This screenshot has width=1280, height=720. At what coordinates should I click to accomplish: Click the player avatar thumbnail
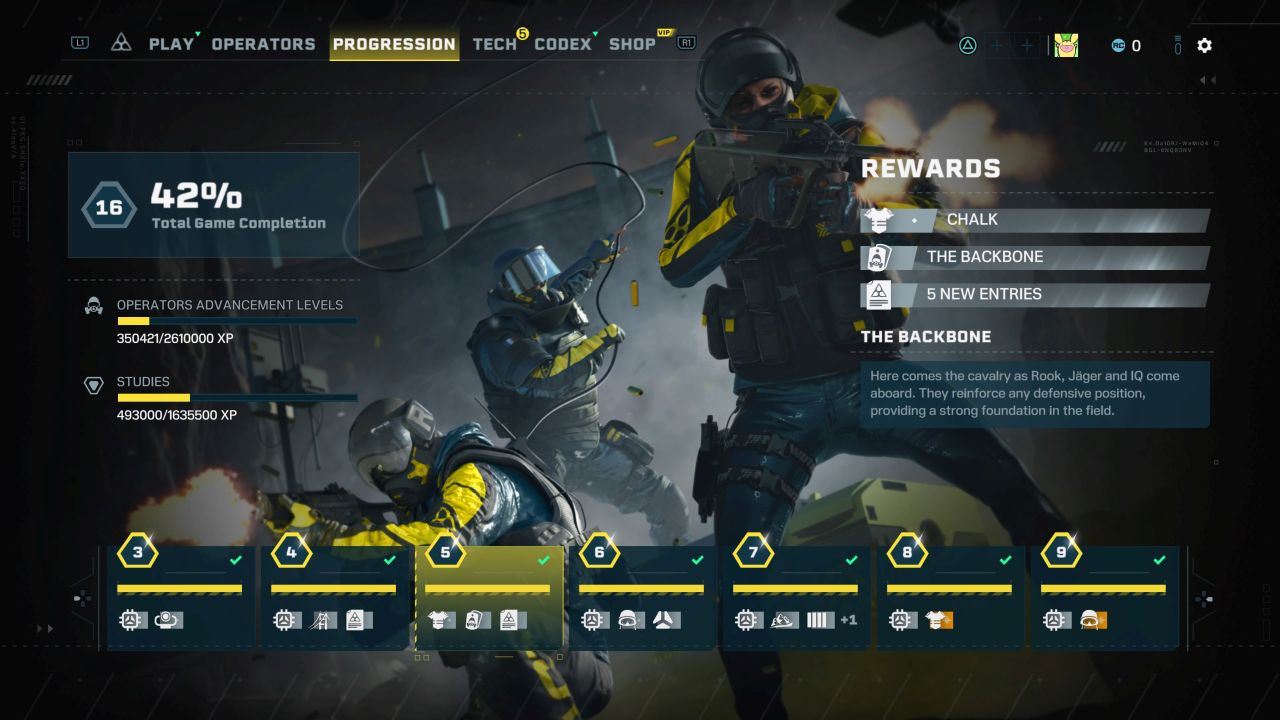point(1066,45)
